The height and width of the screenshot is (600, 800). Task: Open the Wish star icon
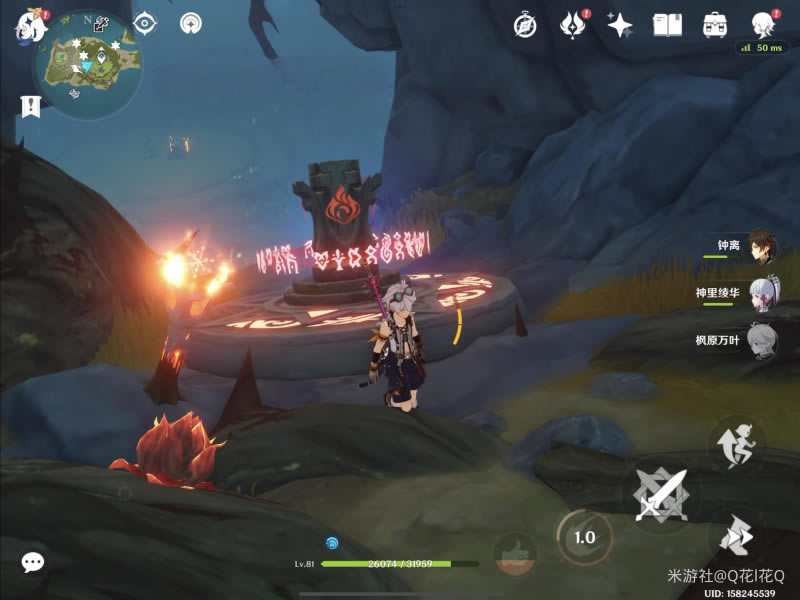pyautogui.click(x=620, y=25)
